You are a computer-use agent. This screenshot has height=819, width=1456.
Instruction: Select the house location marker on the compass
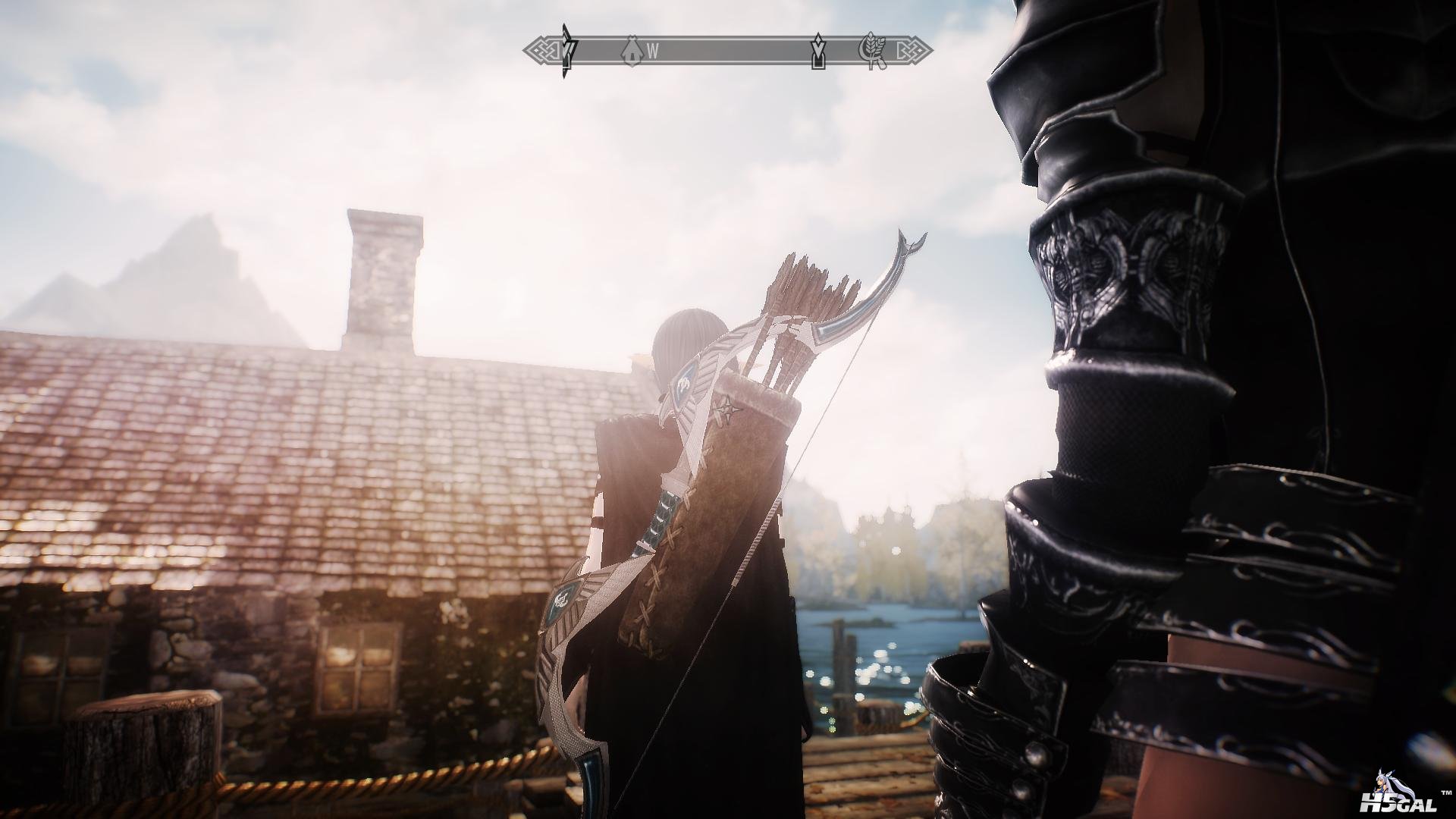click(629, 51)
